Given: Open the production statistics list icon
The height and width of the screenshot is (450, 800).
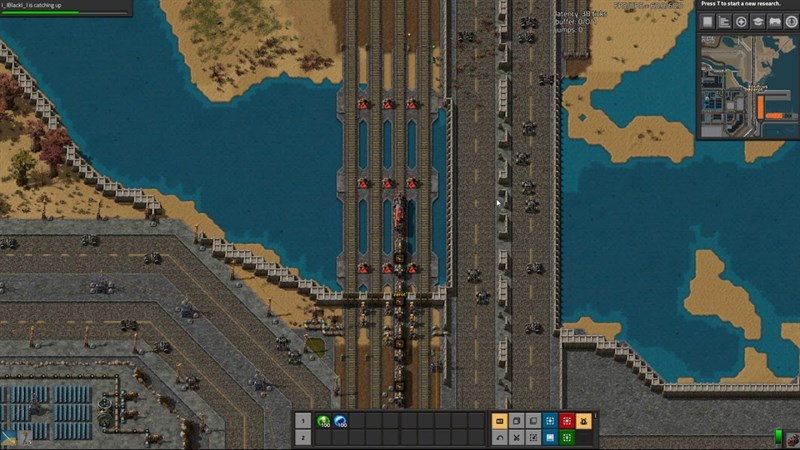Looking at the screenshot, I should pos(724,21).
